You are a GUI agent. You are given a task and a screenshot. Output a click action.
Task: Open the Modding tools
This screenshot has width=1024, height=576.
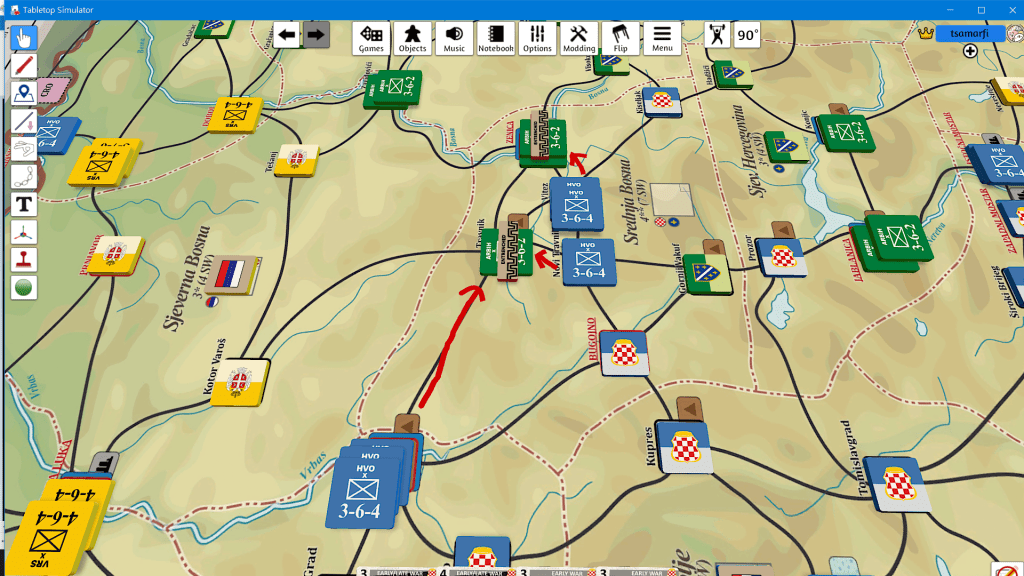point(579,38)
